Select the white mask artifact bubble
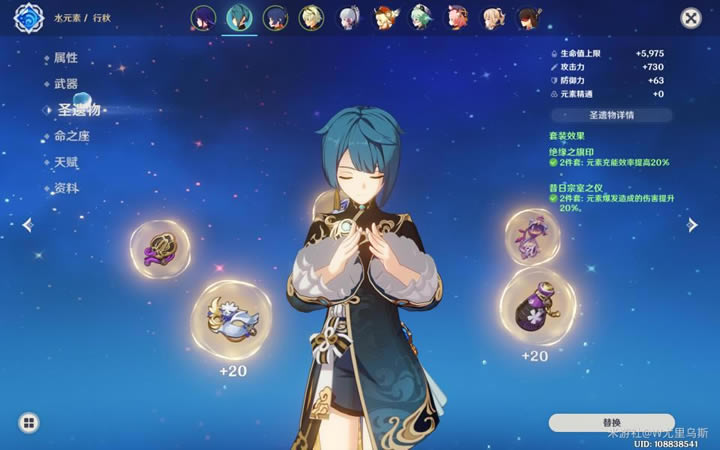720x450 pixels. [231, 319]
